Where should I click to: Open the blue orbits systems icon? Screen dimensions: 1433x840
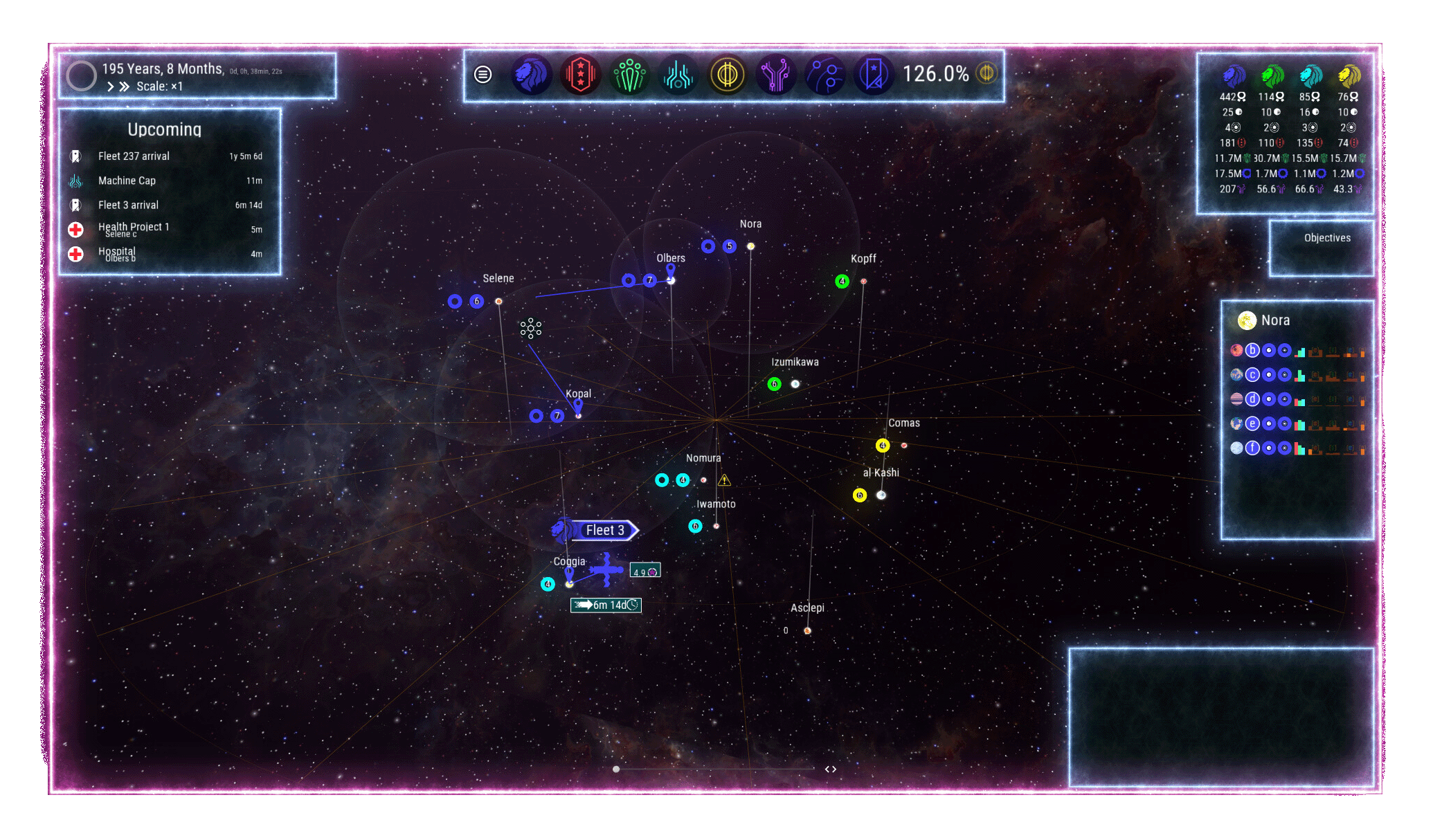coord(825,74)
